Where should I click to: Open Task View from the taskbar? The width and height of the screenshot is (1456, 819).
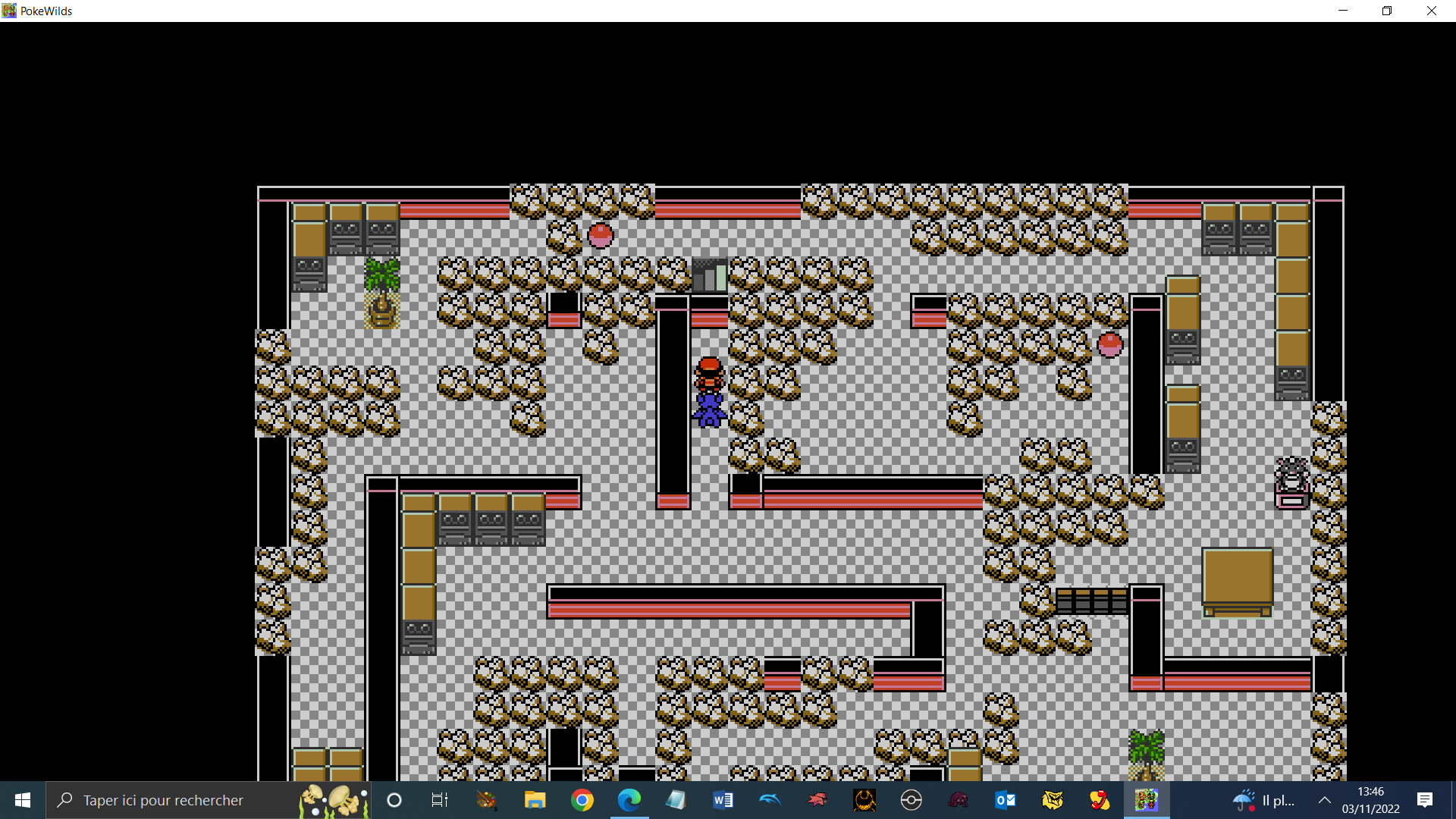(x=439, y=800)
